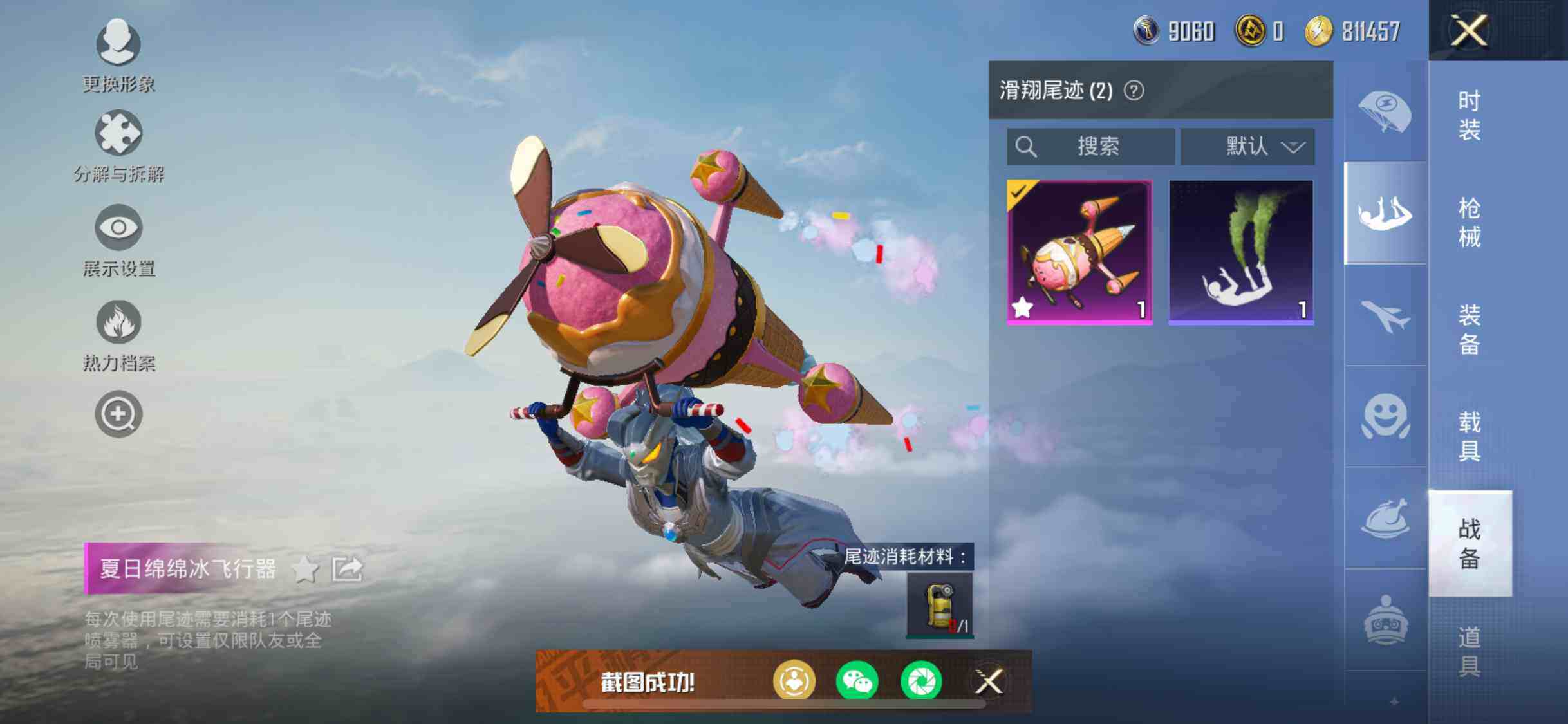The image size is (1568, 724).
Task: Click the magnifier zoom-in preview button
Action: [118, 414]
